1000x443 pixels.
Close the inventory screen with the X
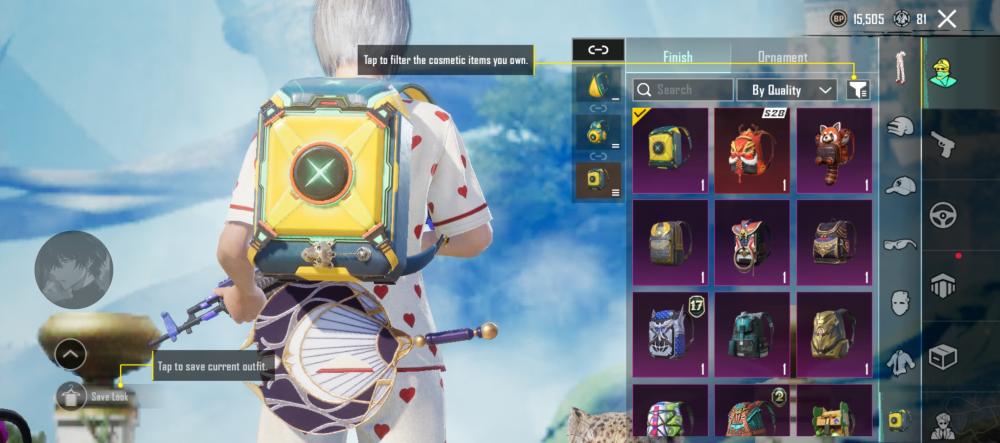pos(947,18)
